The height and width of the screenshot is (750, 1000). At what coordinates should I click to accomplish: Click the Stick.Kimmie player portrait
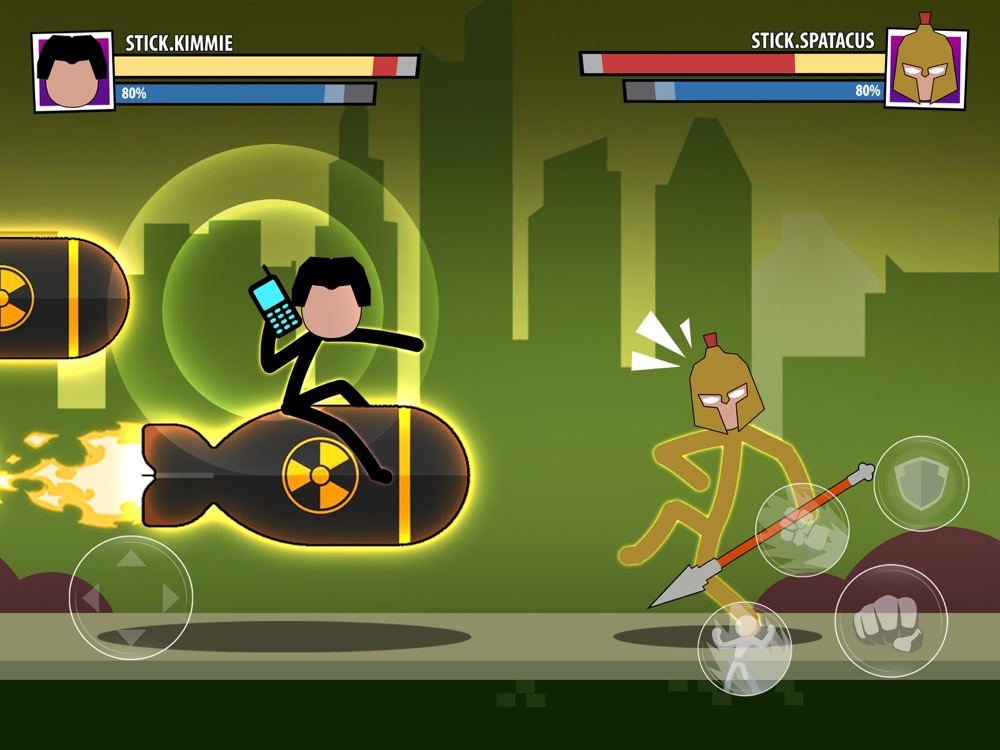(x=73, y=72)
